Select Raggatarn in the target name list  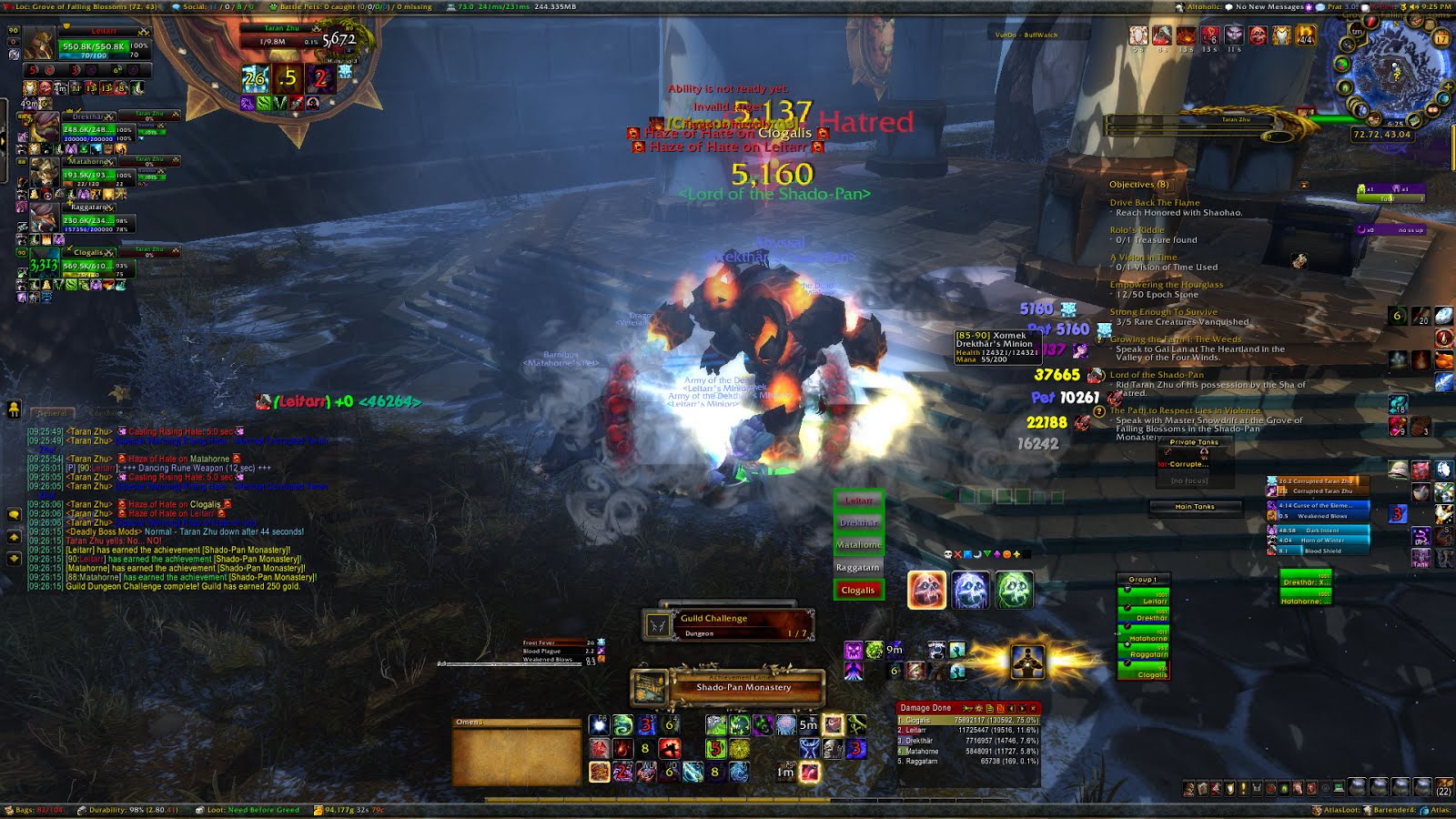[857, 567]
